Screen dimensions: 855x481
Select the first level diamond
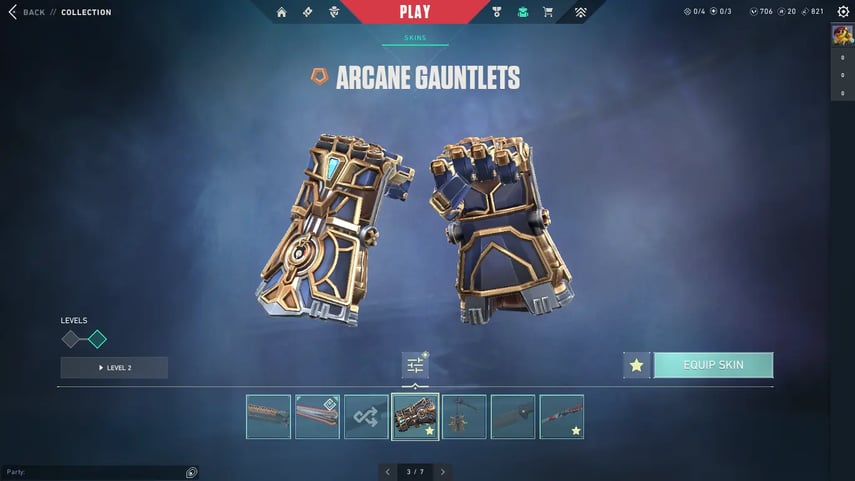click(71, 339)
